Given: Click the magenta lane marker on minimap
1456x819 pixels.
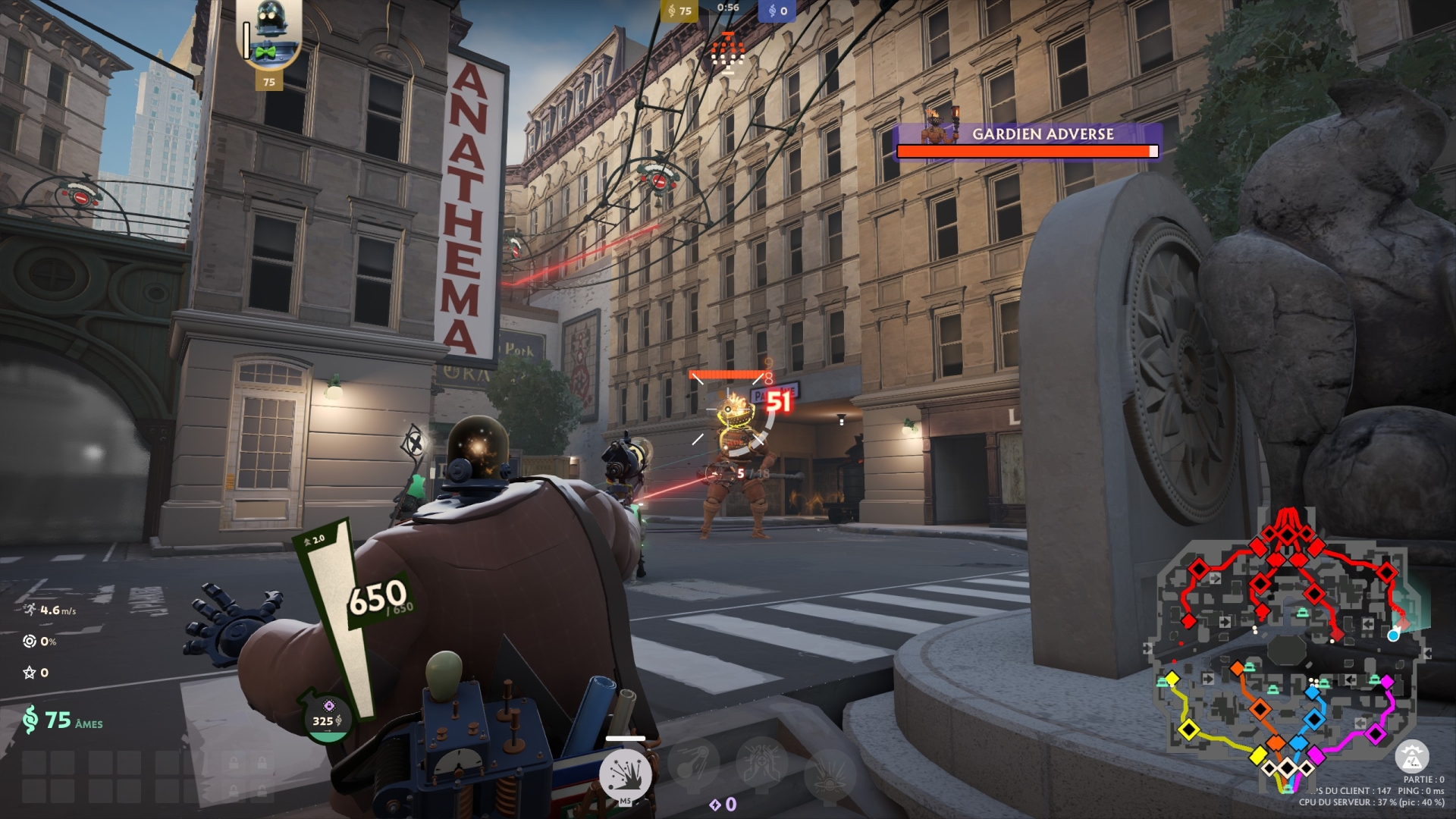Looking at the screenshot, I should coord(1375,733).
